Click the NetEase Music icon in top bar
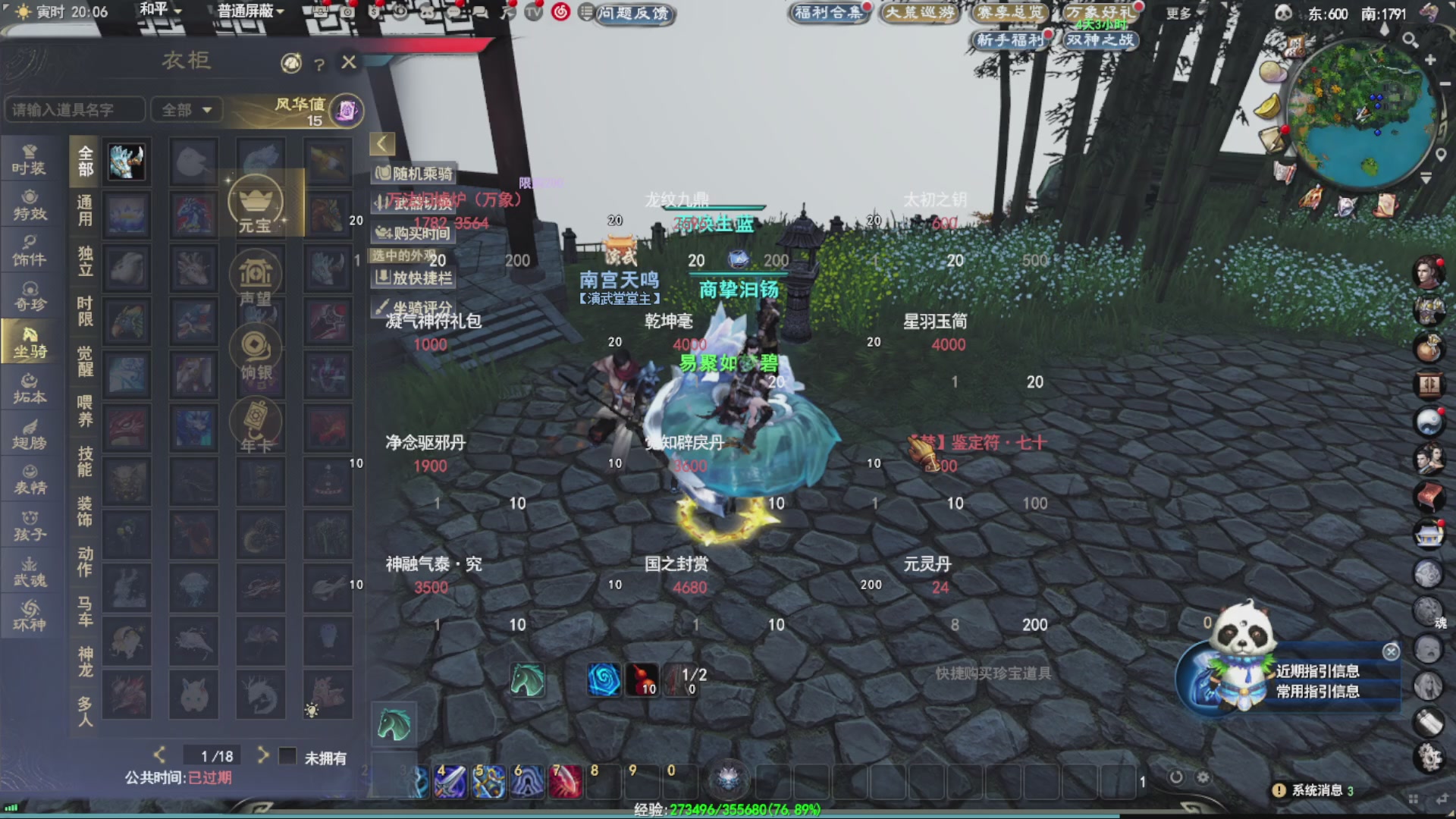This screenshot has height=819, width=1456. [x=560, y=13]
